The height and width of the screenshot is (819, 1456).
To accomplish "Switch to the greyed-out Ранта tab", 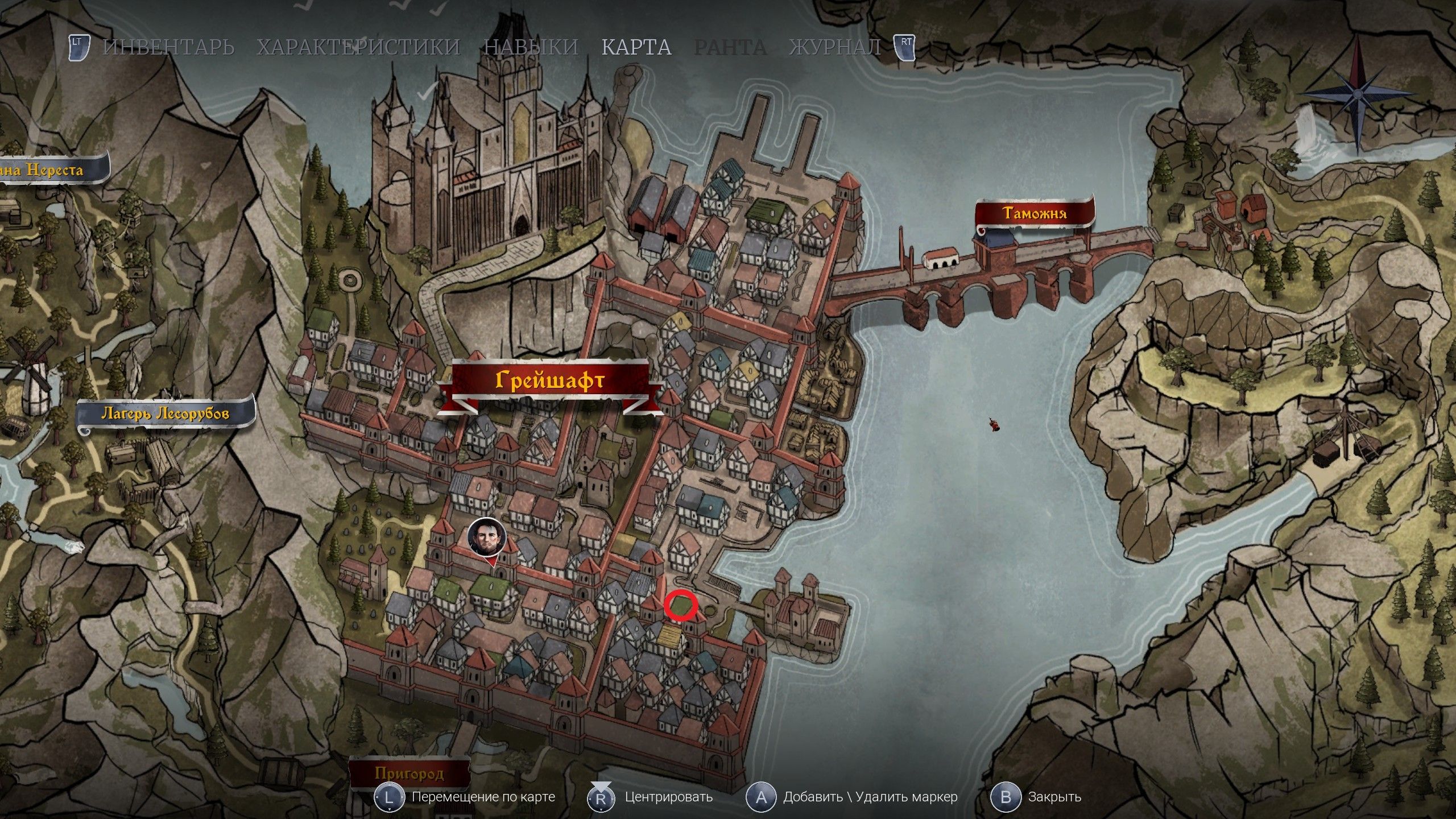I will (730, 47).
